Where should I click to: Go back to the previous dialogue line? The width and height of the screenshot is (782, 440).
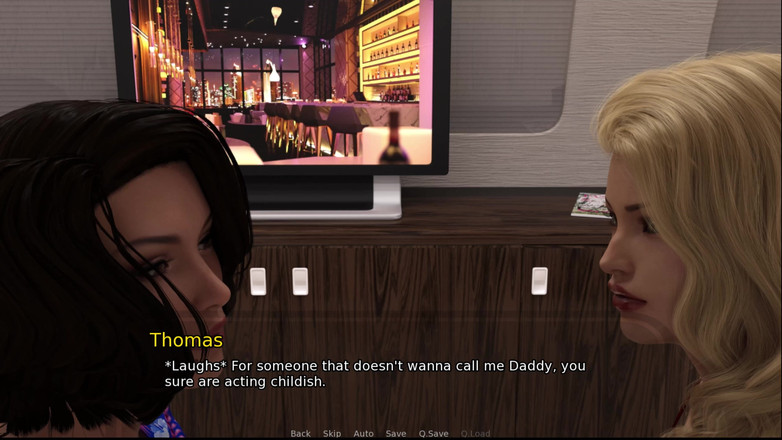coord(300,434)
